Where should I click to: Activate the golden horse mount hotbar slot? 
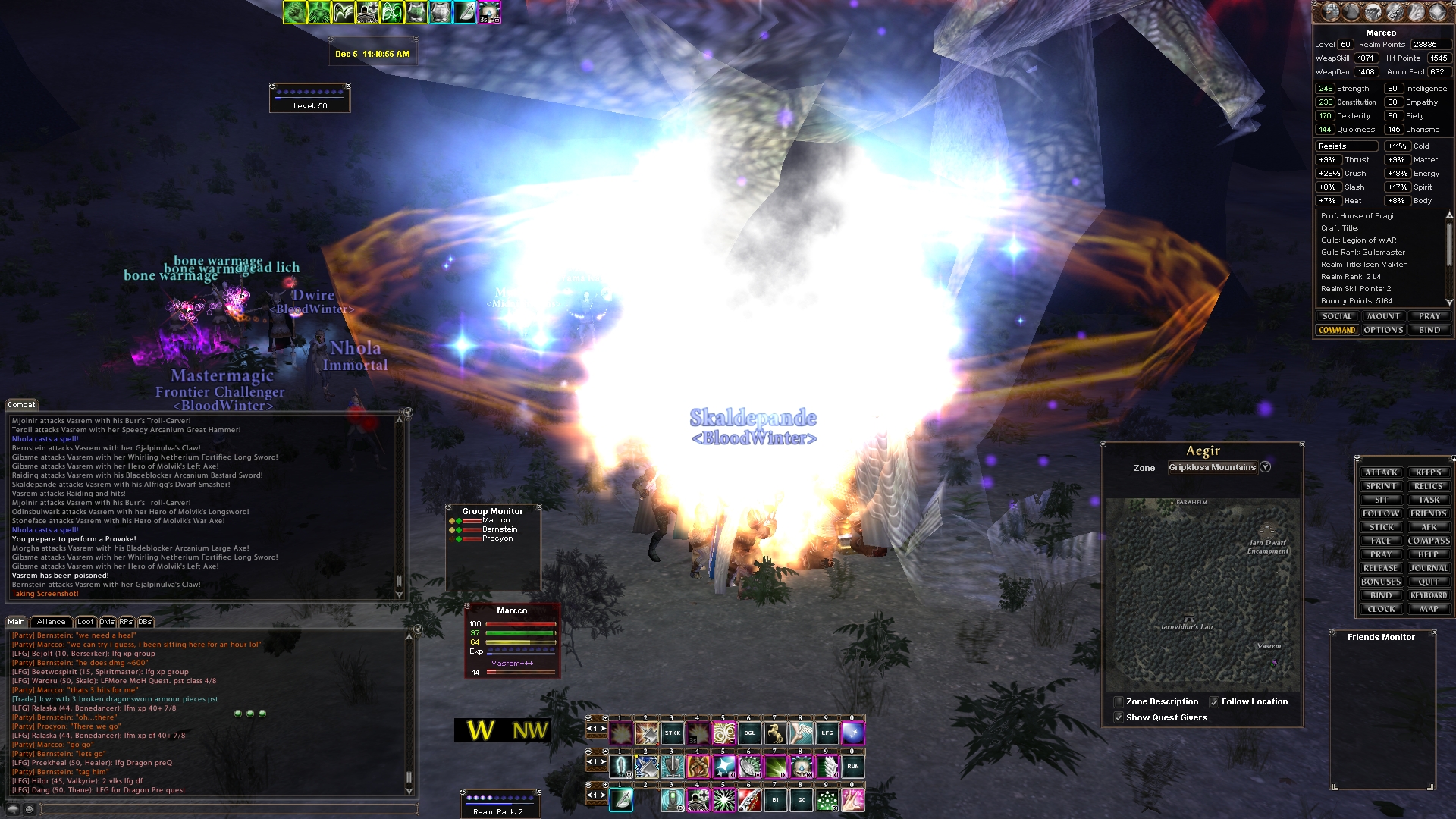pyautogui.click(x=775, y=733)
